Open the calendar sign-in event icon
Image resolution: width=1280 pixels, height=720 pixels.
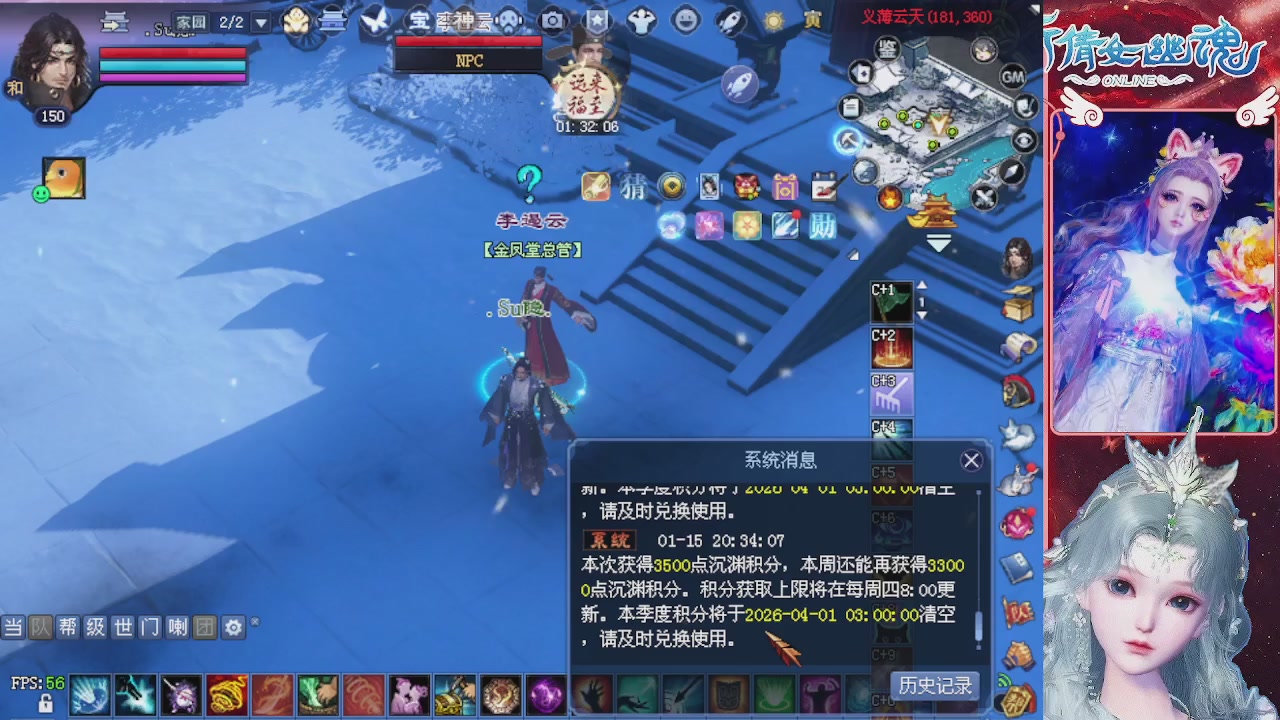click(824, 187)
